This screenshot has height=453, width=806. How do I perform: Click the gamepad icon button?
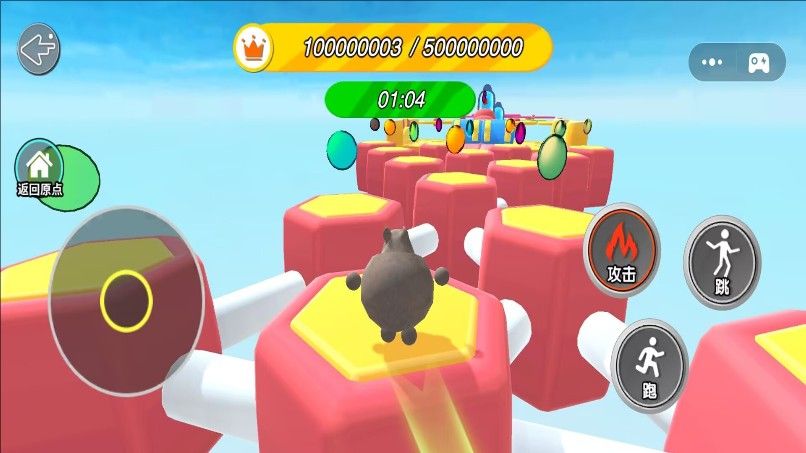(x=757, y=62)
